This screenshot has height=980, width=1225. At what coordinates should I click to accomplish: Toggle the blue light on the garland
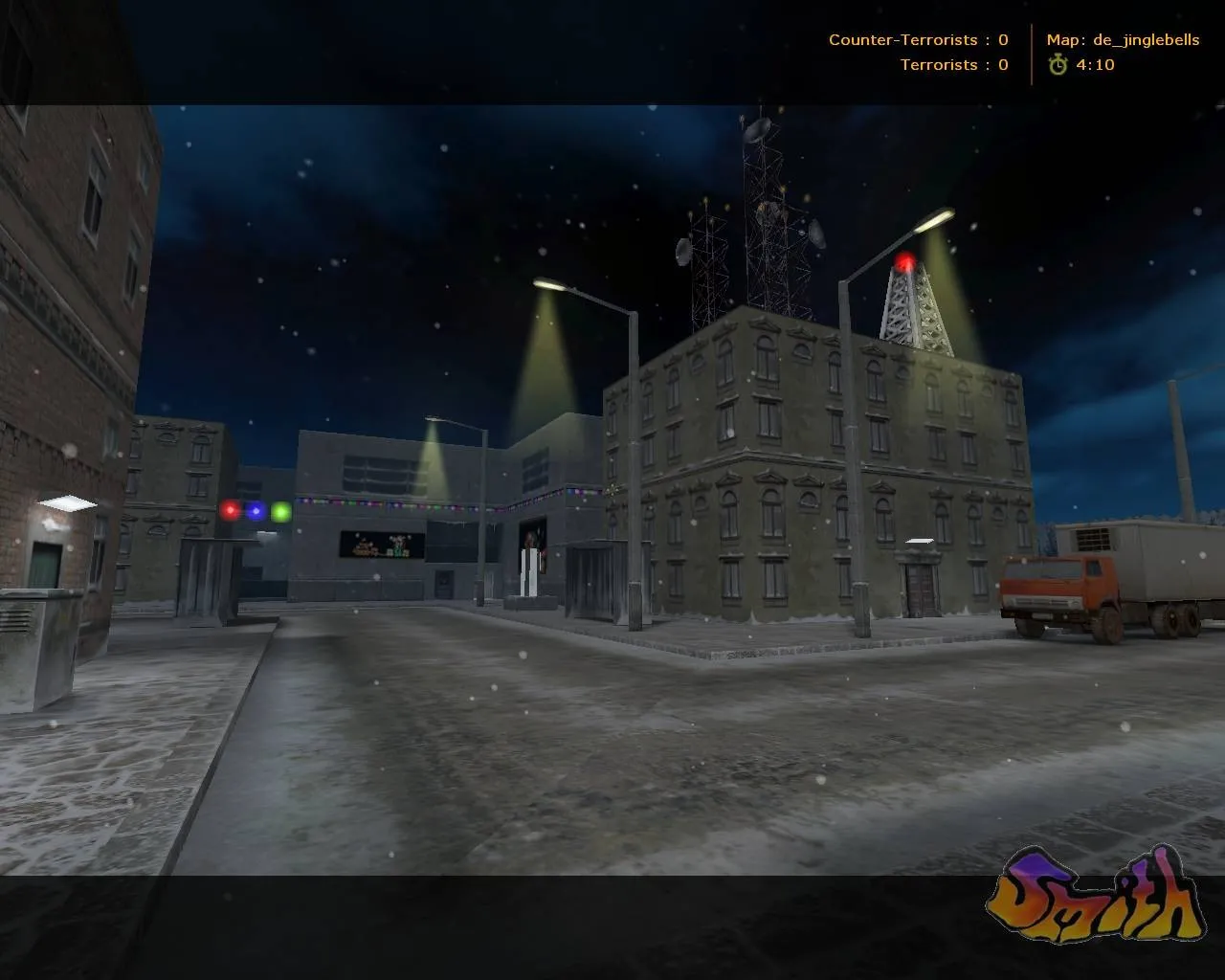pos(254,511)
